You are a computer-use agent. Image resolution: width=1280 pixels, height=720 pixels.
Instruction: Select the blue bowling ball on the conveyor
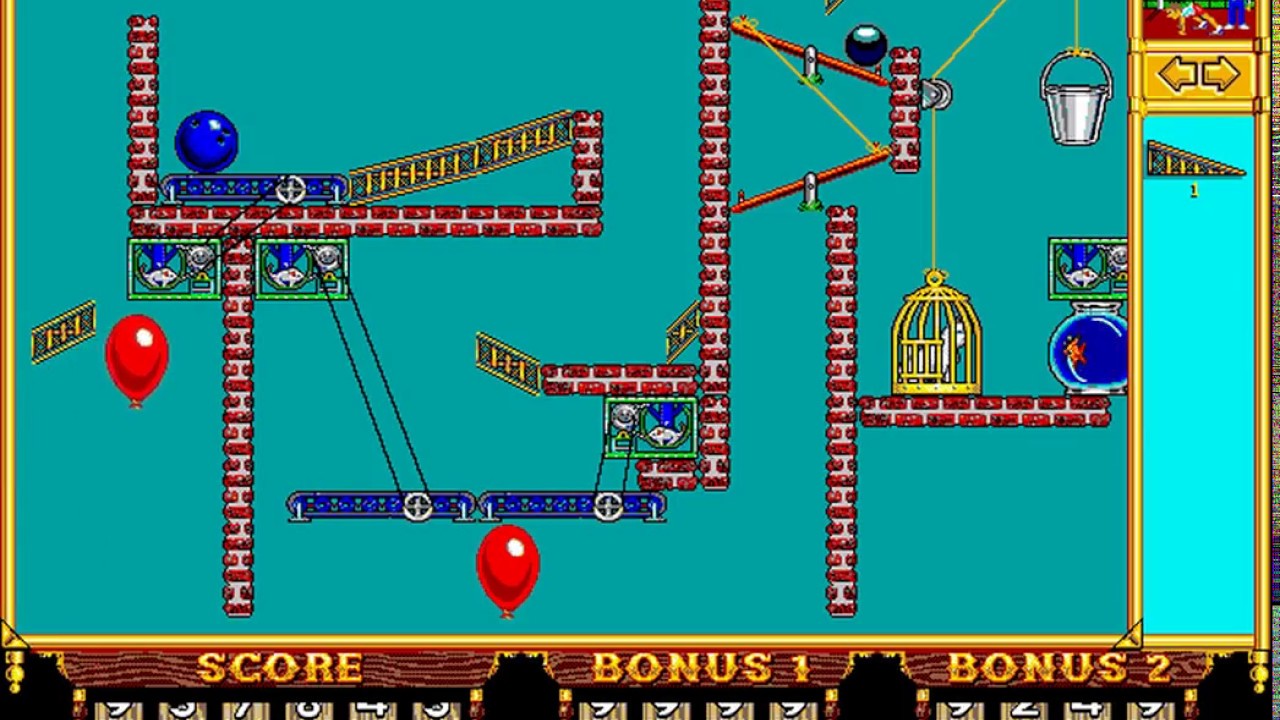click(x=205, y=140)
